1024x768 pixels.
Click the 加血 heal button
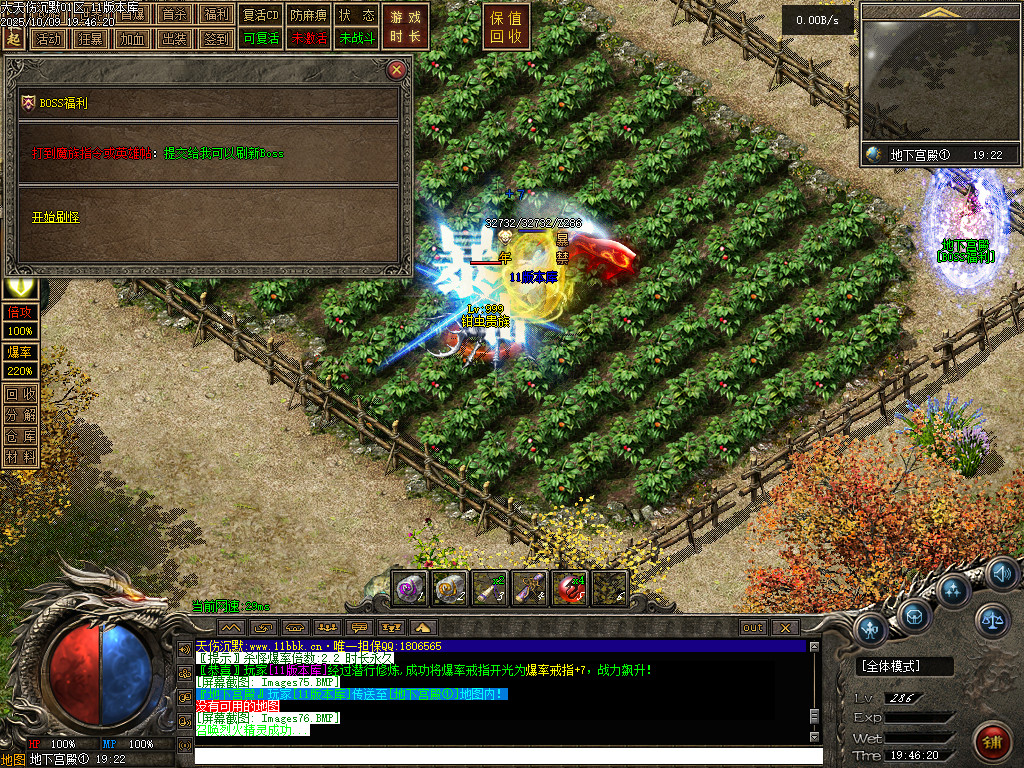131,39
